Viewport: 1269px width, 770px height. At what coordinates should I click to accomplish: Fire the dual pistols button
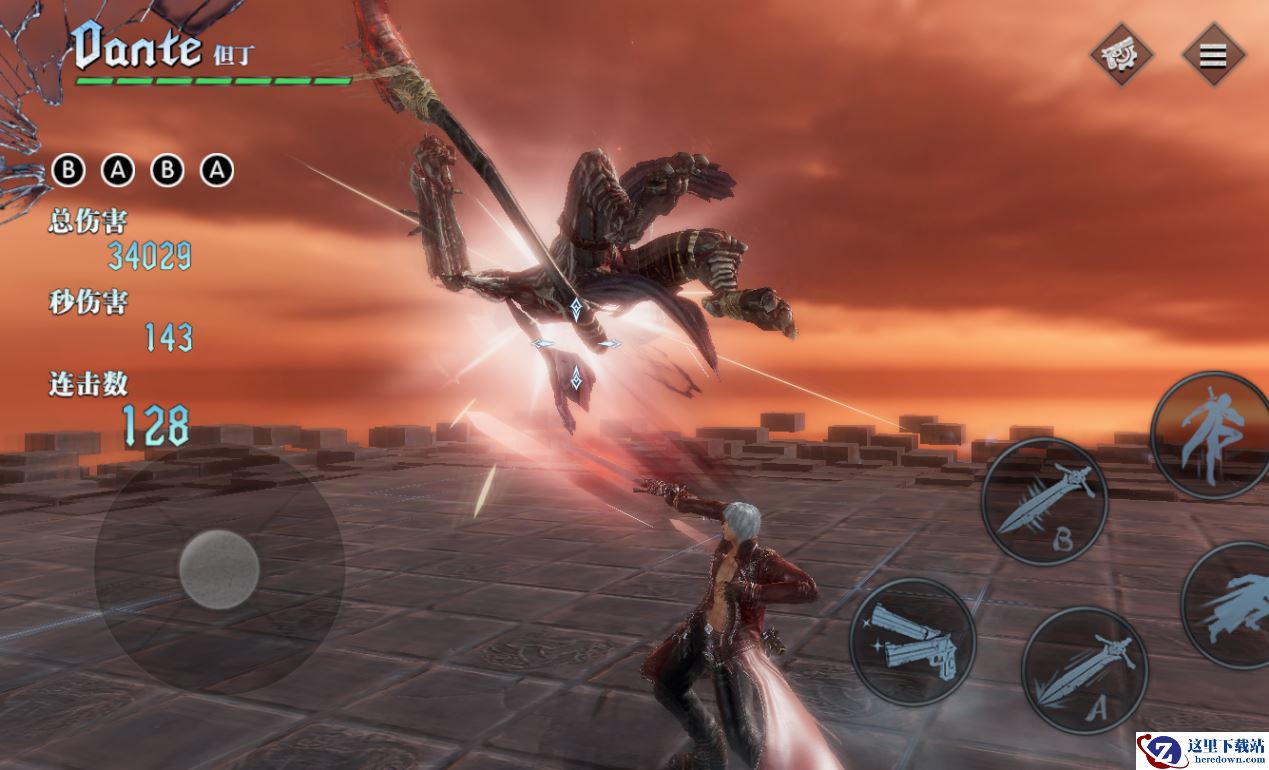[x=912, y=641]
